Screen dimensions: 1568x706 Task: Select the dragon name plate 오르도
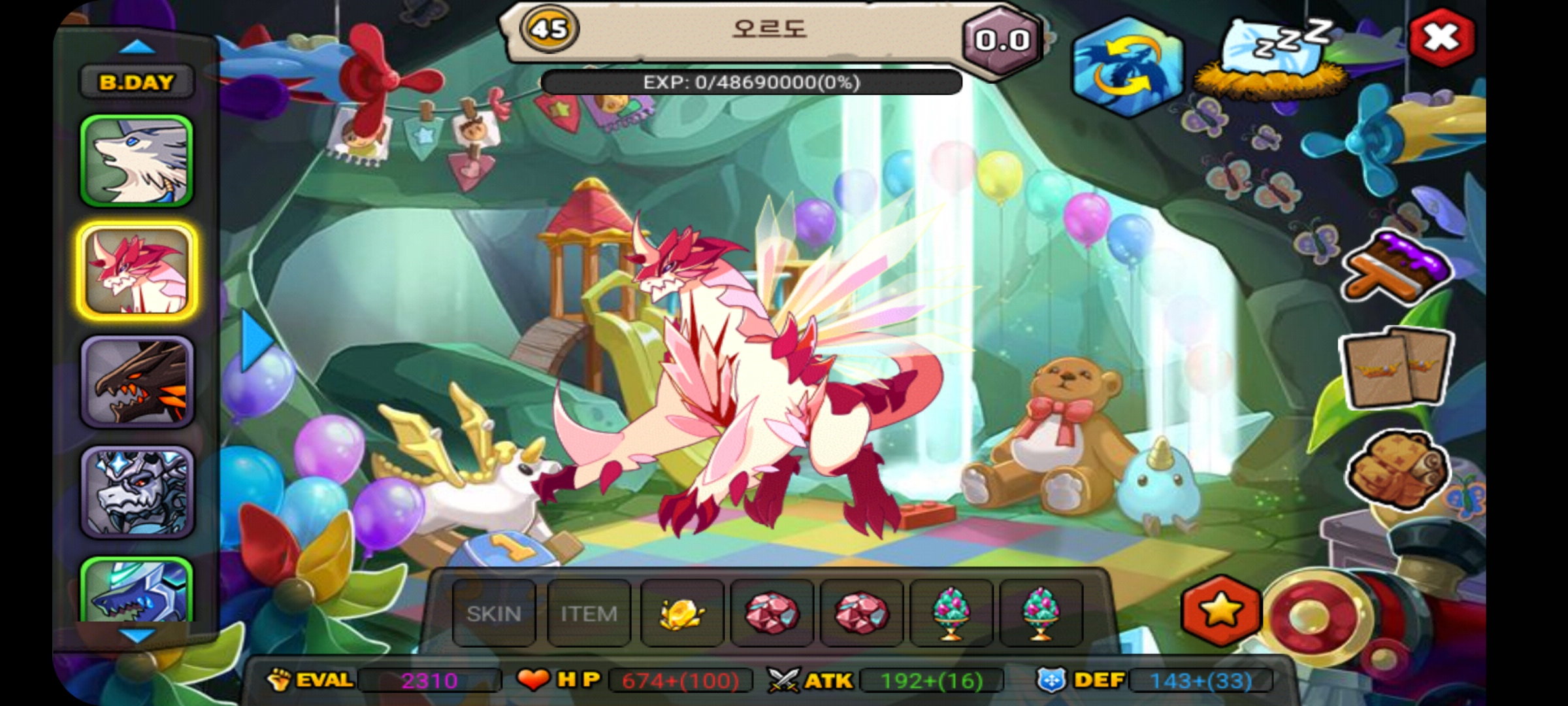770,29
